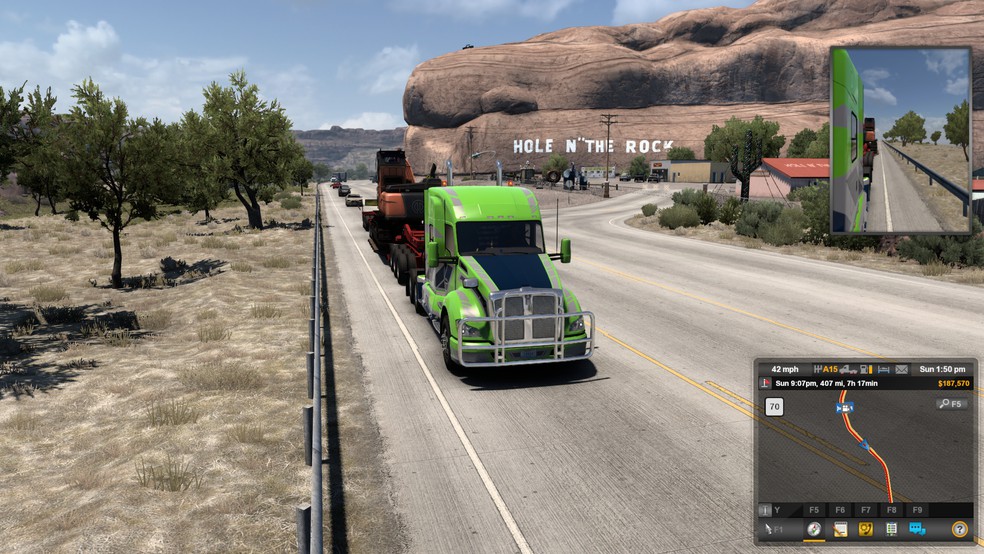The width and height of the screenshot is (984, 554).
Task: Click the side mirror camera view
Action: pyautogui.click(x=900, y=140)
